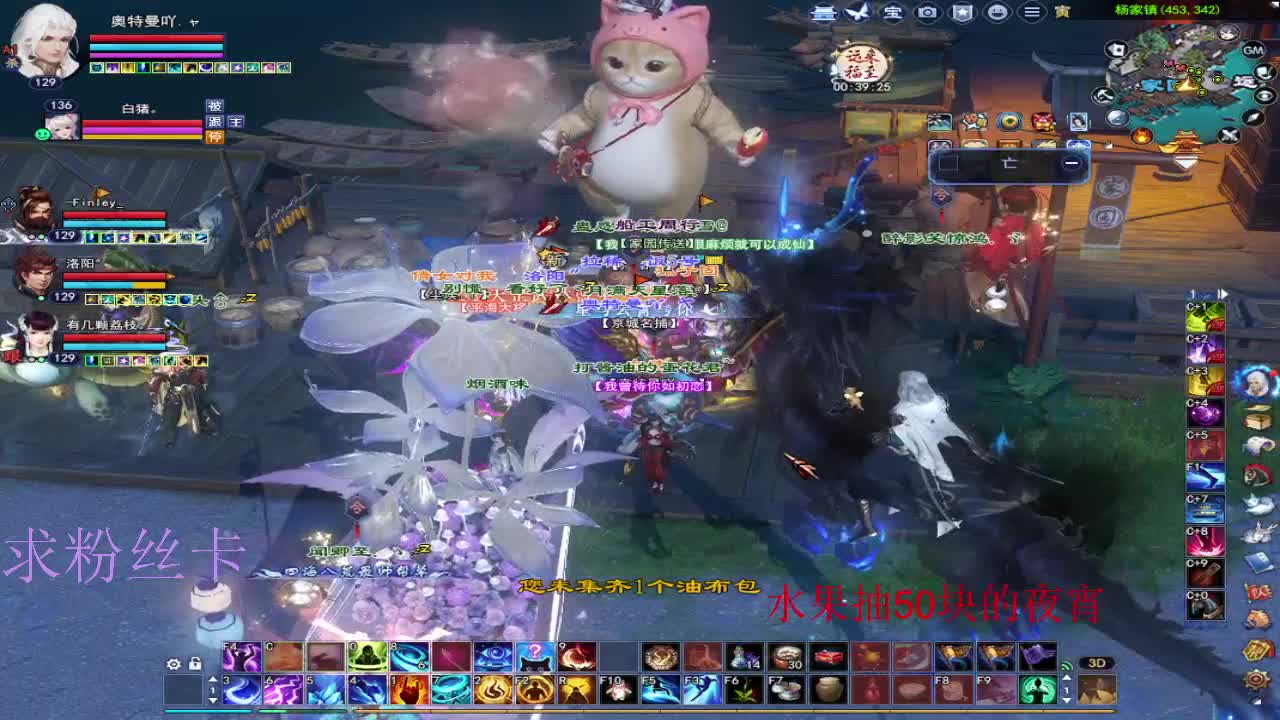Click the 寅 menu item in top bar
This screenshot has width=1280, height=720.
point(1064,13)
